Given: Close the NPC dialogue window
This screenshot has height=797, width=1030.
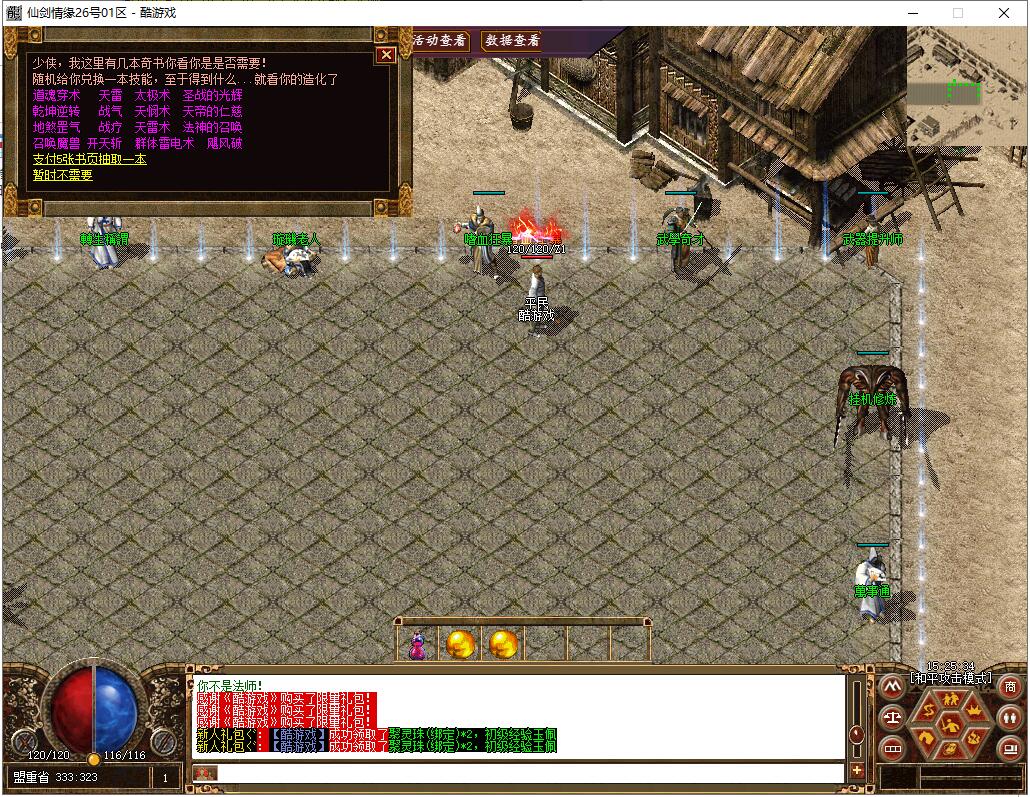Looking at the screenshot, I should (385, 55).
